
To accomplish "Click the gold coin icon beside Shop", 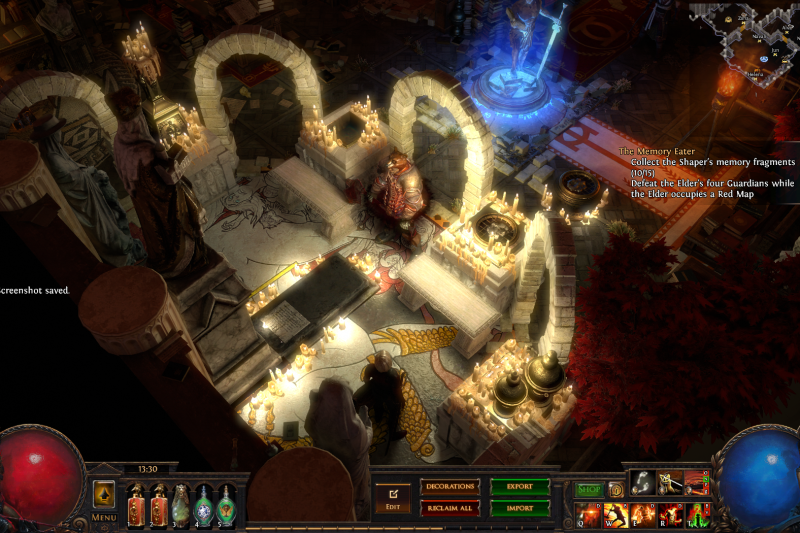I will click(616, 489).
